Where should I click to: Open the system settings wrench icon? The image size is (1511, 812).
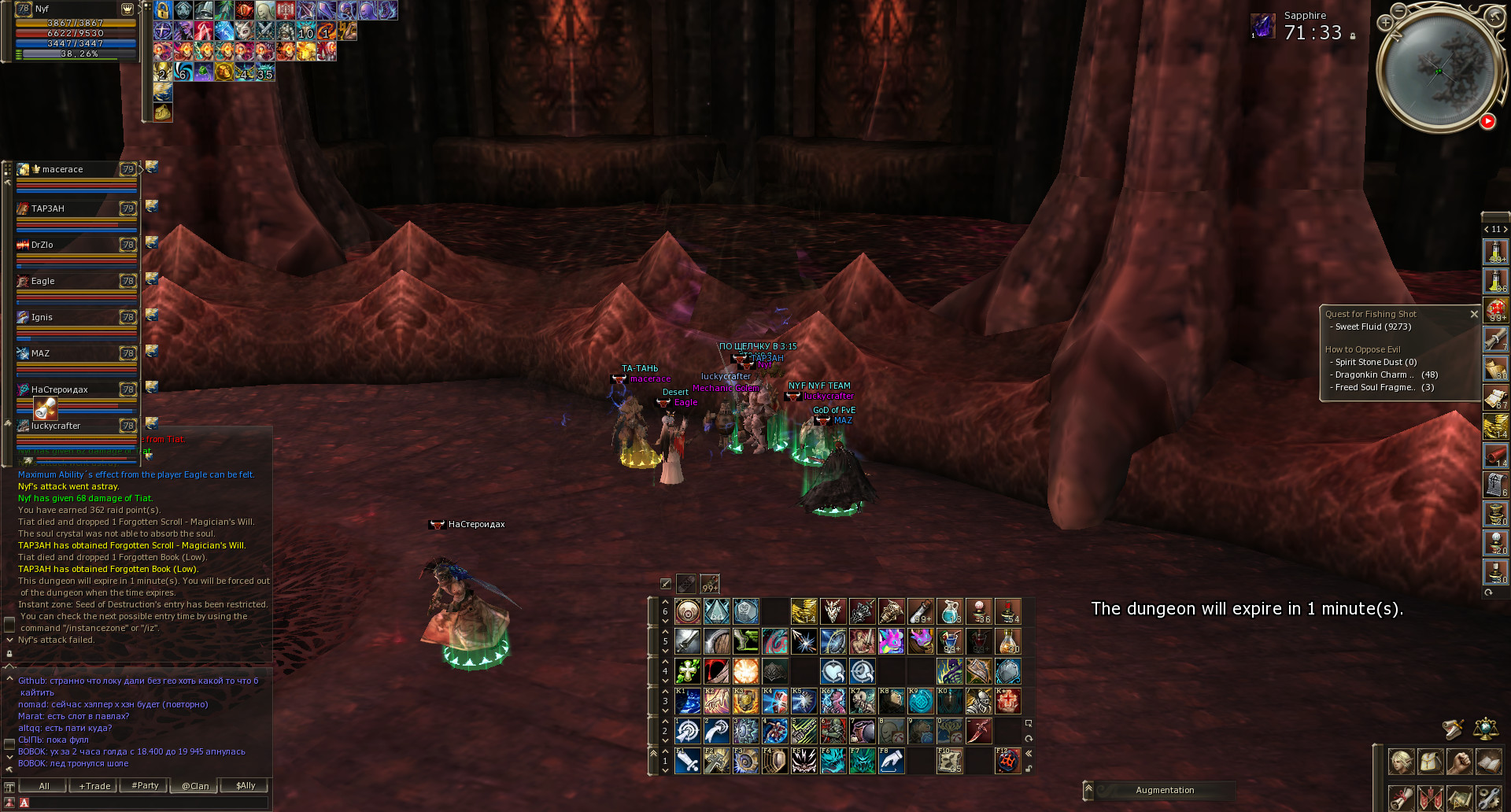pos(1488,798)
